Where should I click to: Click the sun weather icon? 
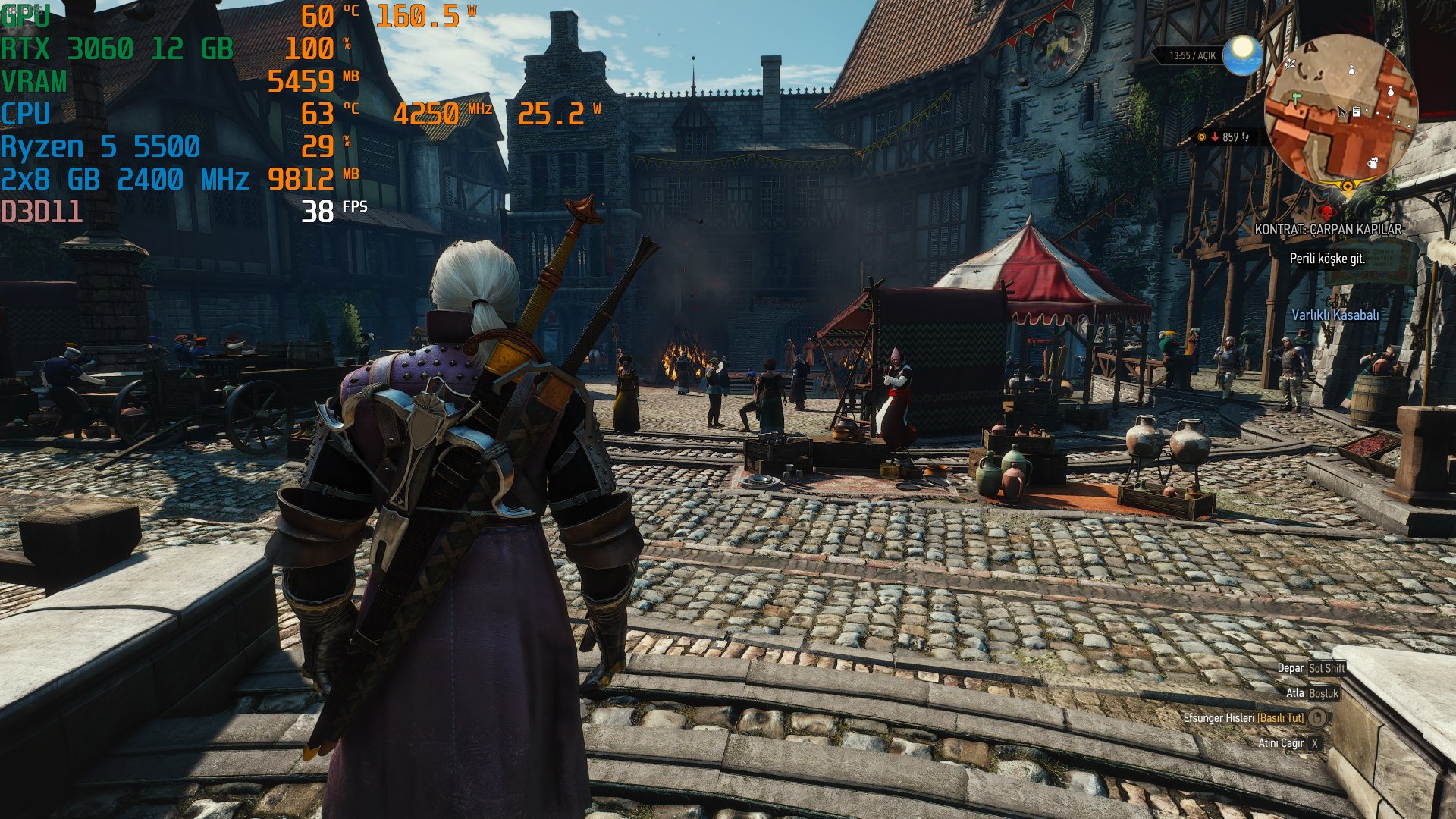pyautogui.click(x=1242, y=54)
